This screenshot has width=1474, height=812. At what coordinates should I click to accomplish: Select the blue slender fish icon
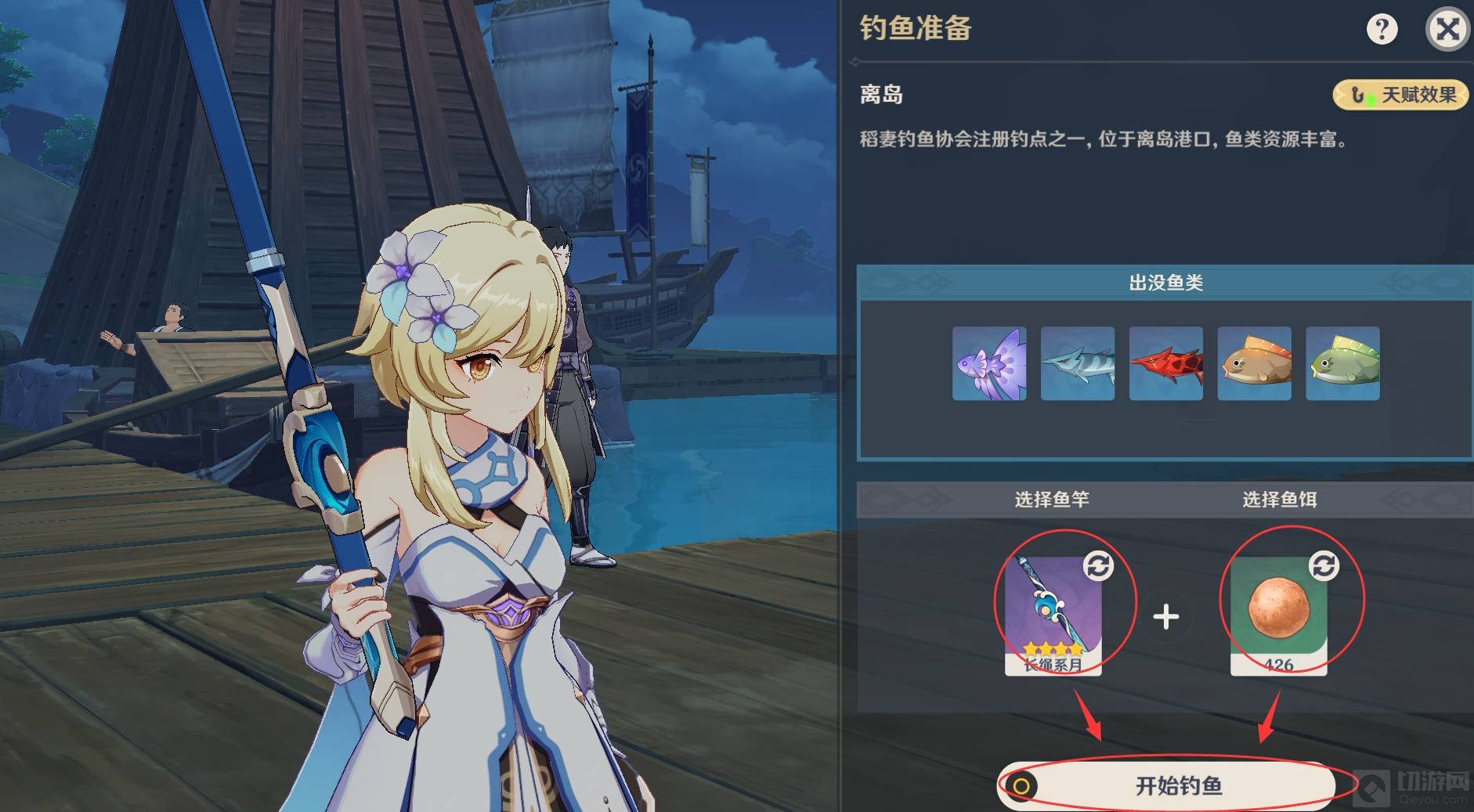tap(1078, 363)
